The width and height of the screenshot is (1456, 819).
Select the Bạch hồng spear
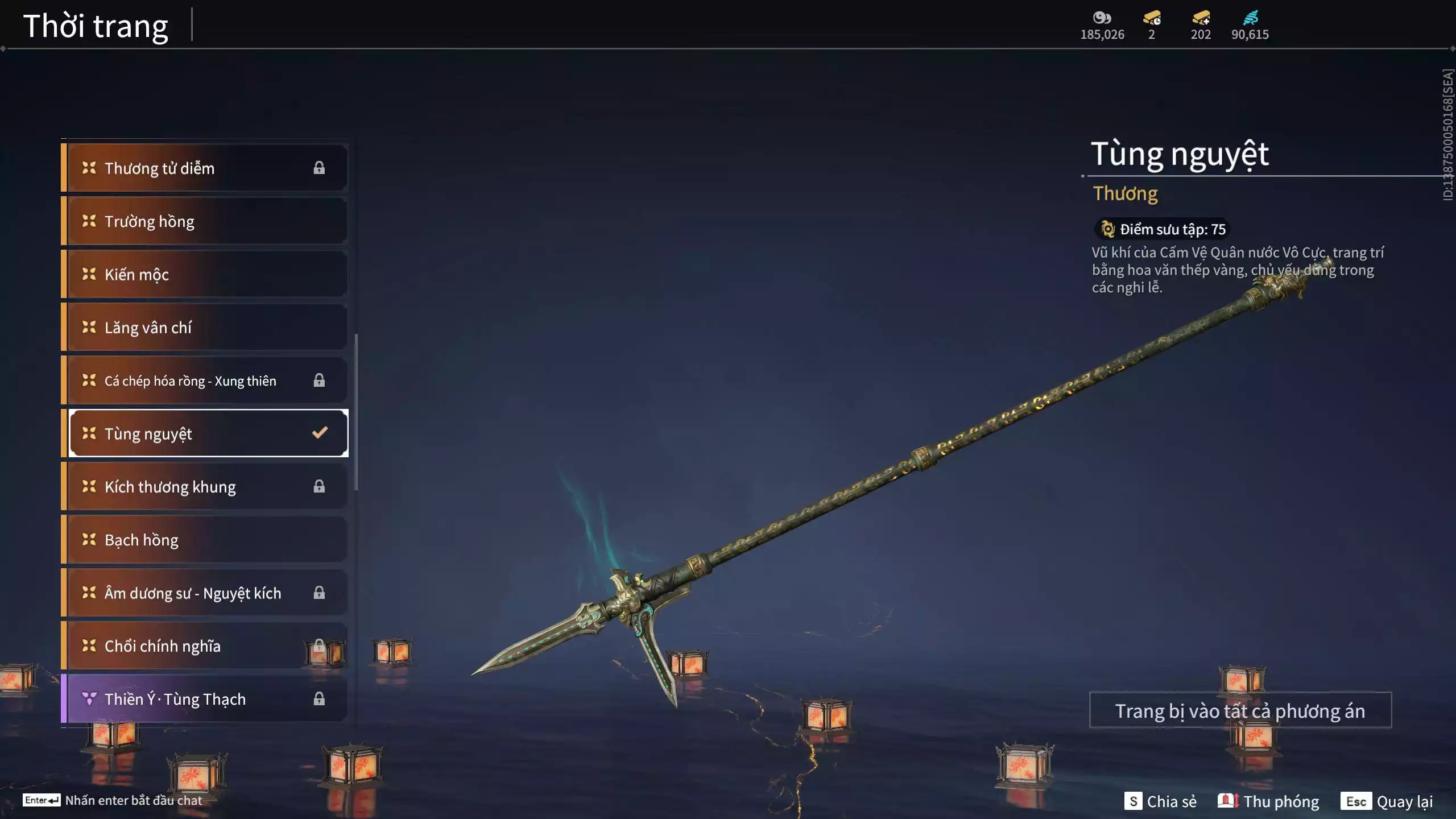pos(205,540)
